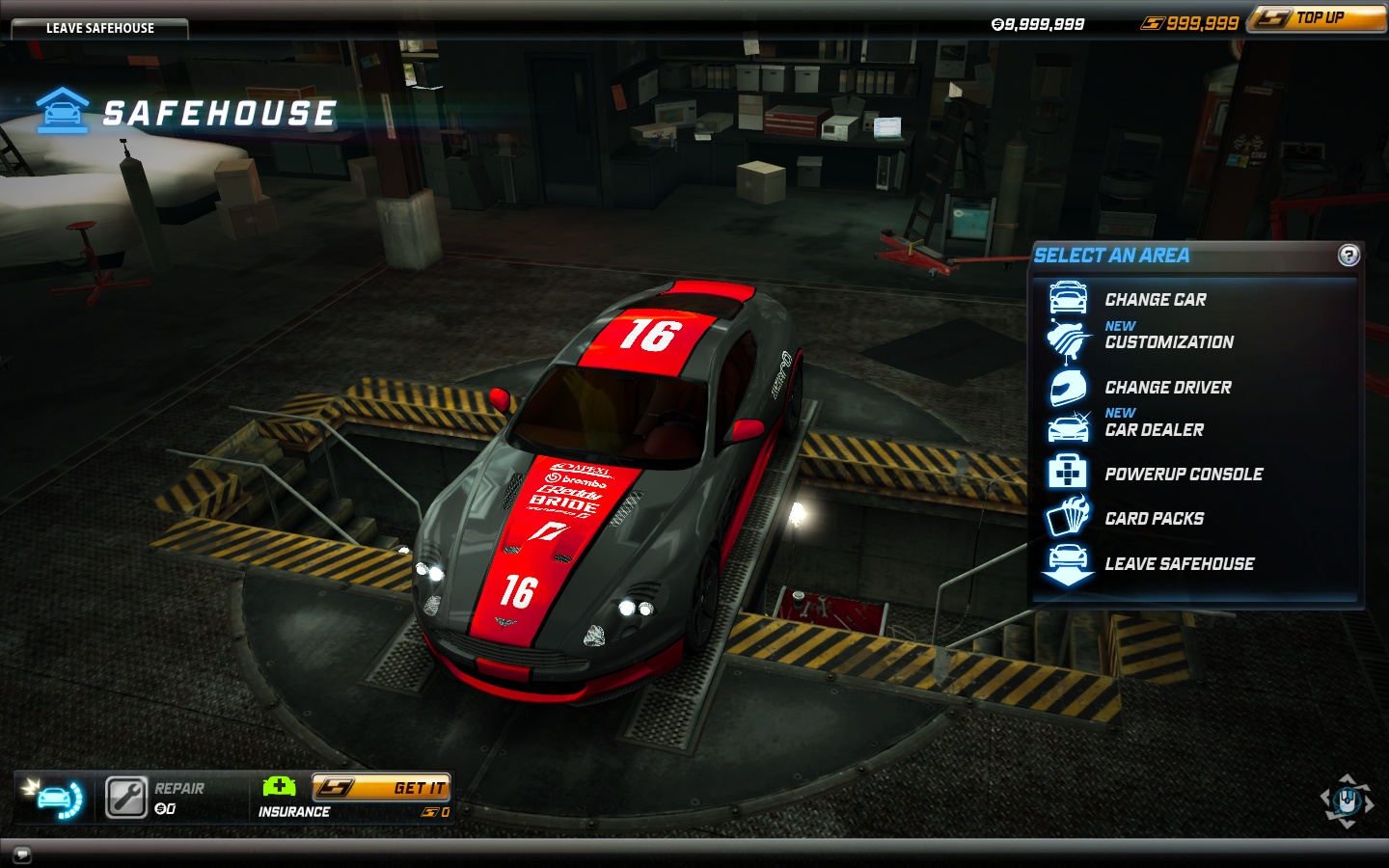Select Change Car from the area menu

pyautogui.click(x=1155, y=300)
